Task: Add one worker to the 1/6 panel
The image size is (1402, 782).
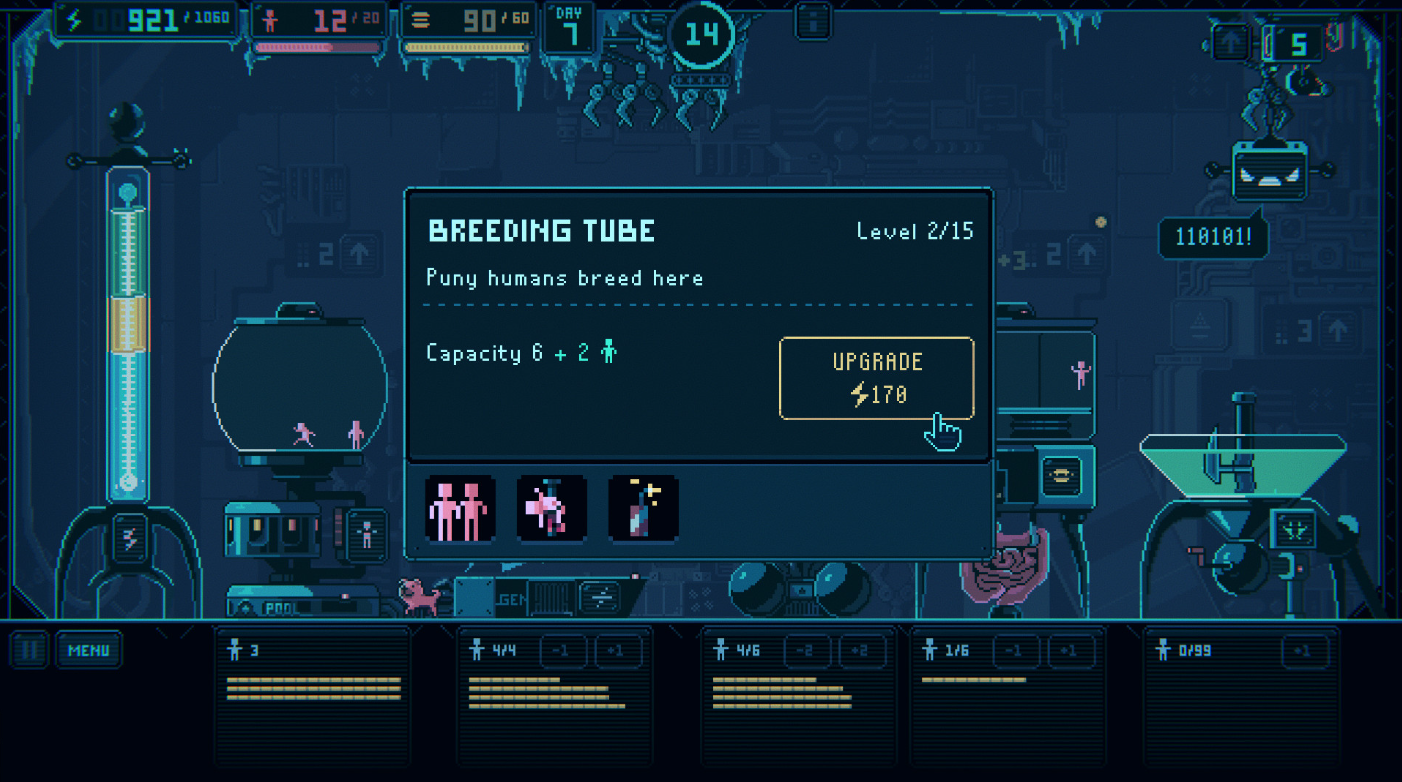Action: 1070,652
